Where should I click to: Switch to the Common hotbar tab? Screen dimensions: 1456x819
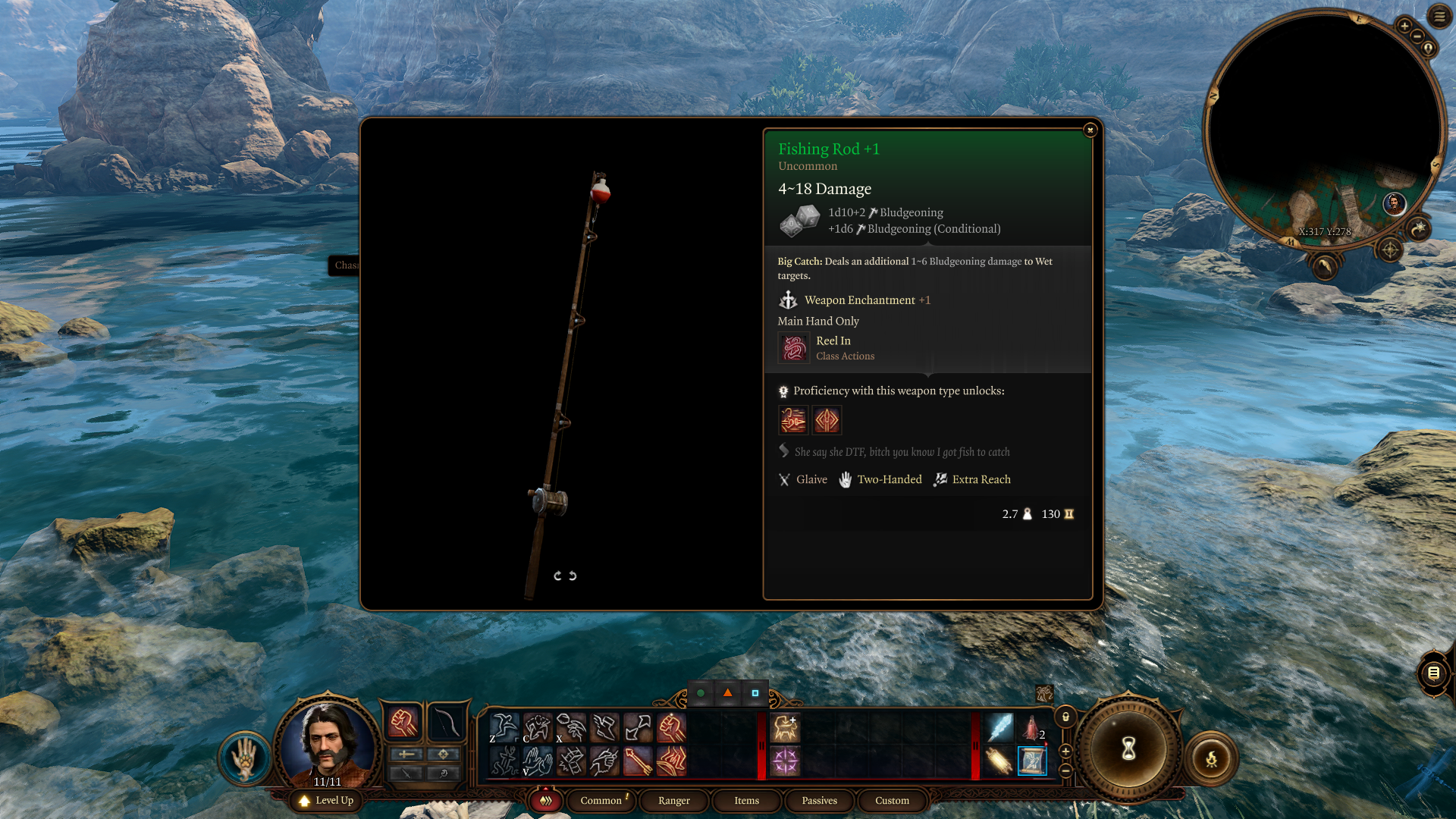tap(601, 800)
